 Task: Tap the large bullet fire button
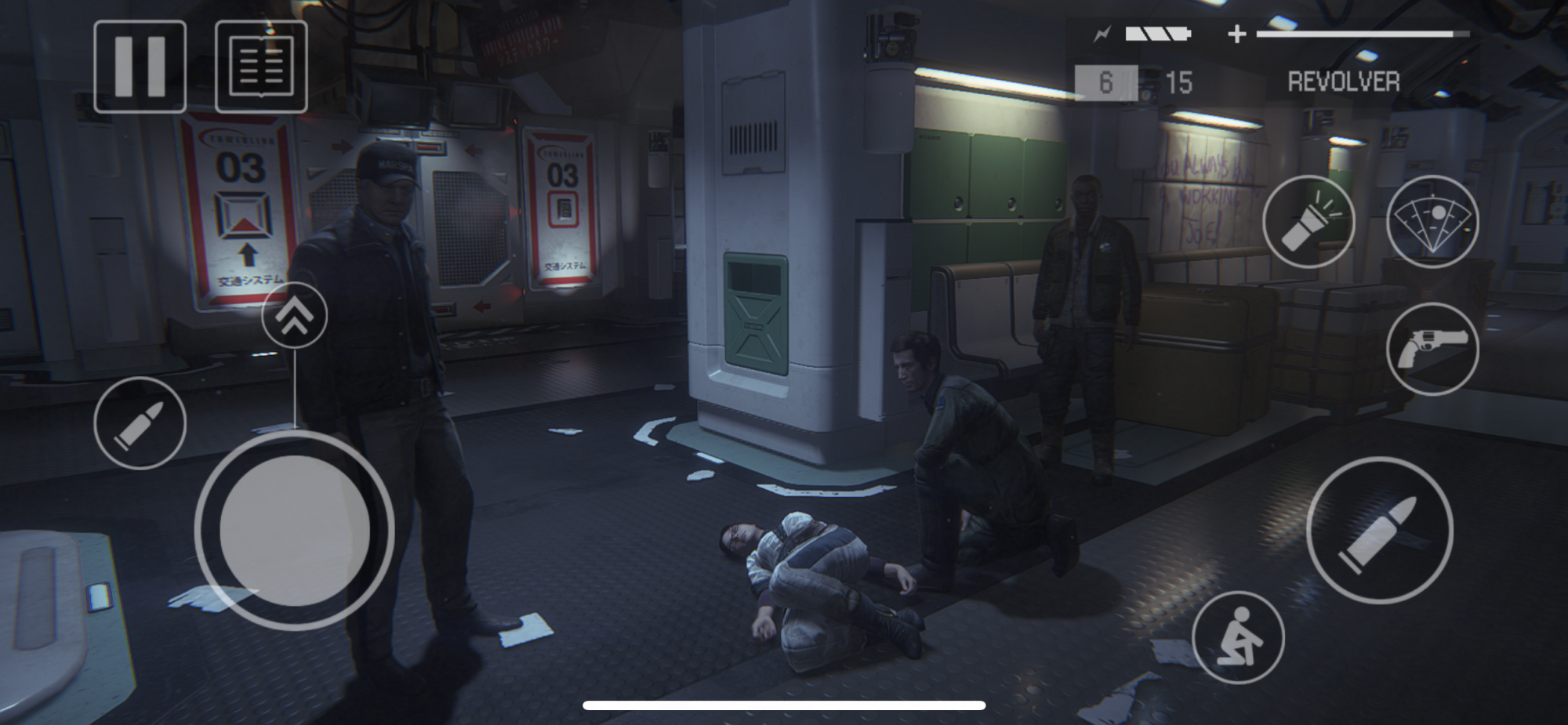[1379, 530]
